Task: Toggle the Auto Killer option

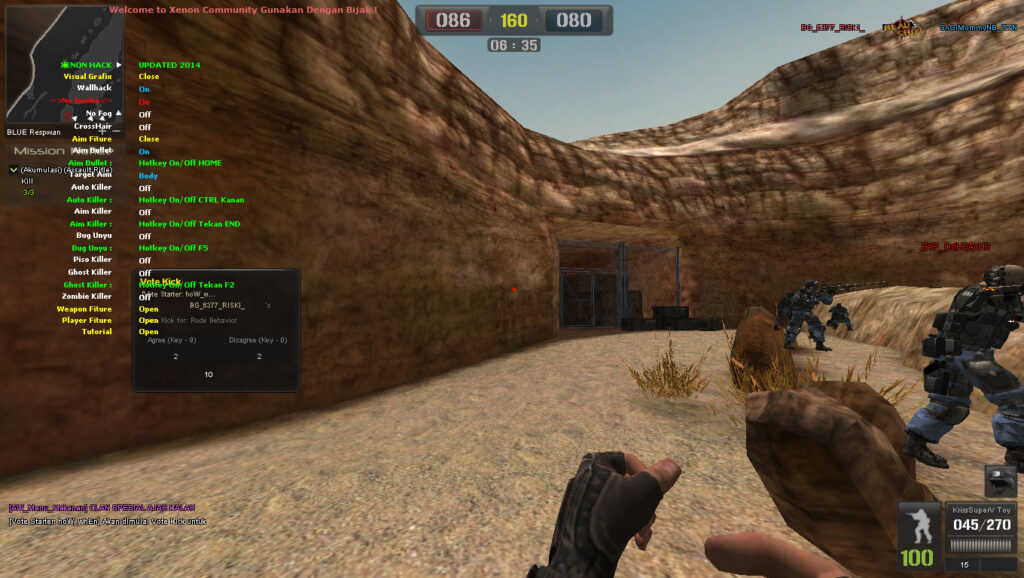Action: [x=91, y=187]
